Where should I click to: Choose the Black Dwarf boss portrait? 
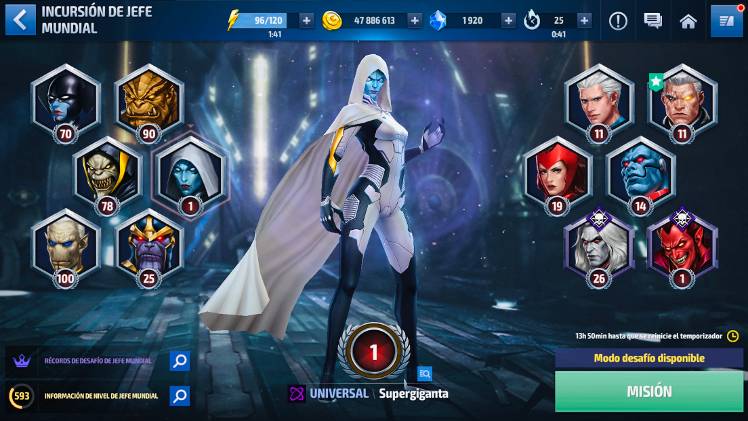(149, 98)
